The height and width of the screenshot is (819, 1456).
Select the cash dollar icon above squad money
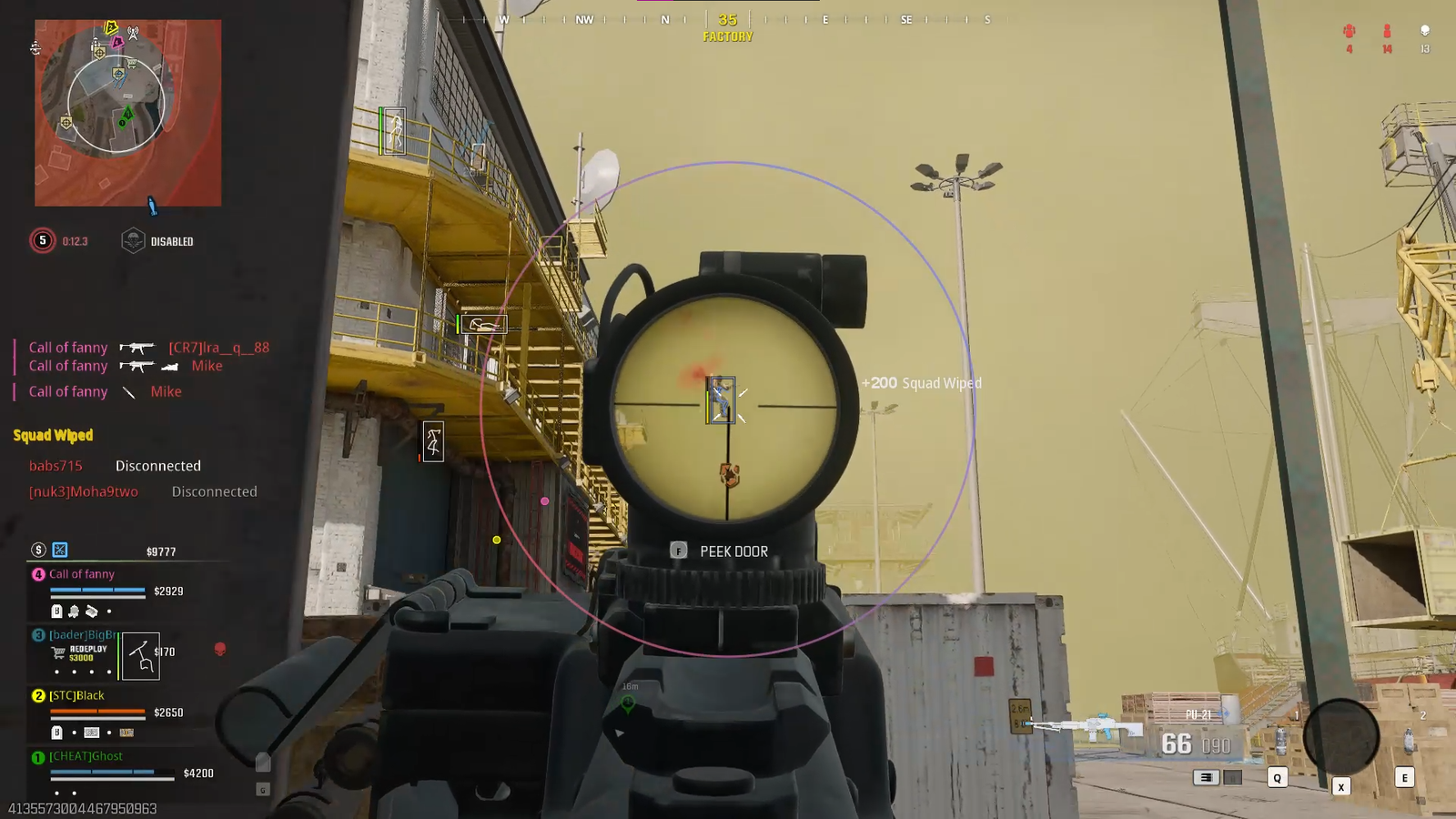pyautogui.click(x=38, y=550)
